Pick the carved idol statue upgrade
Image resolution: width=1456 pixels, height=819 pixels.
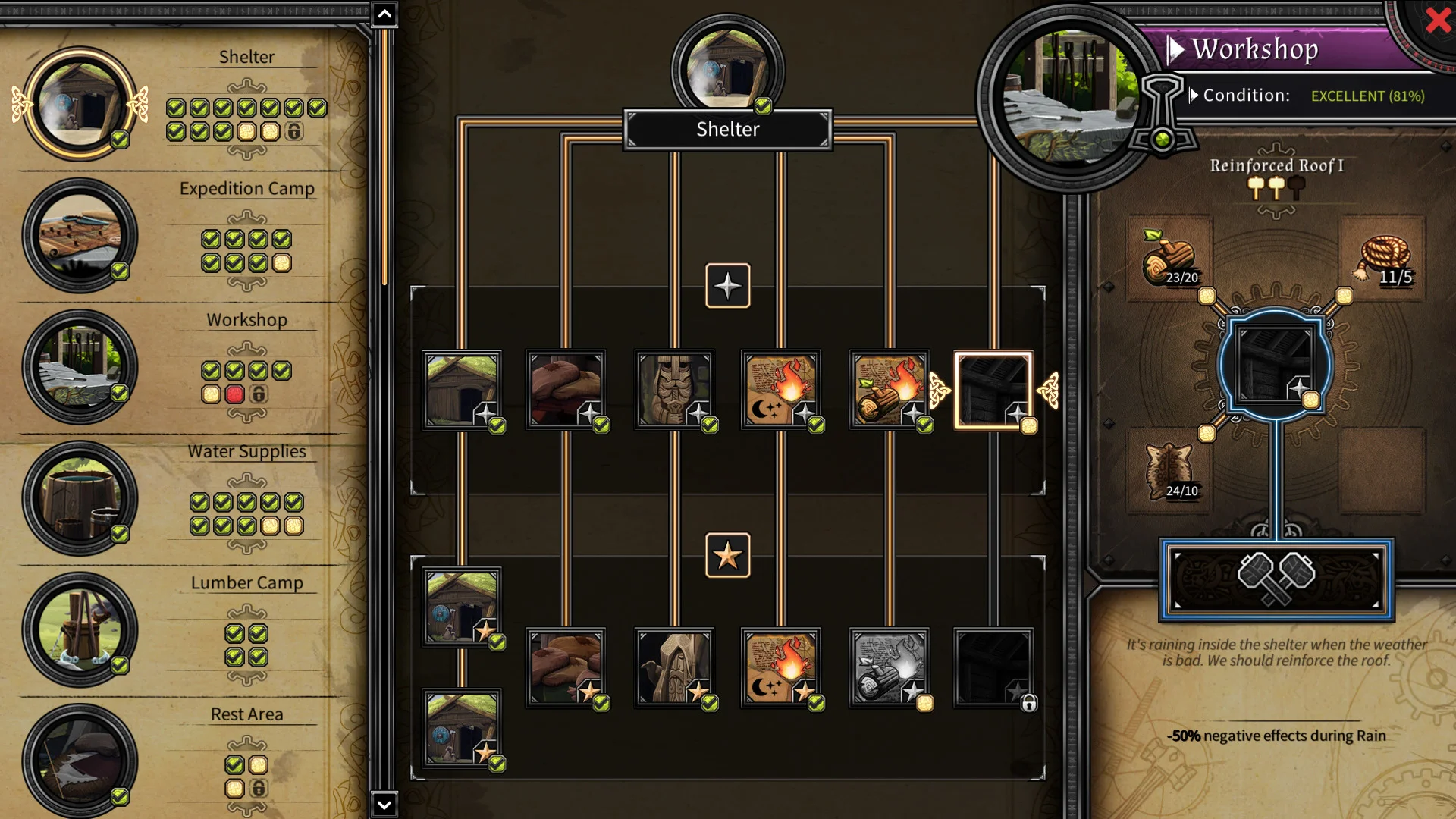click(x=673, y=390)
